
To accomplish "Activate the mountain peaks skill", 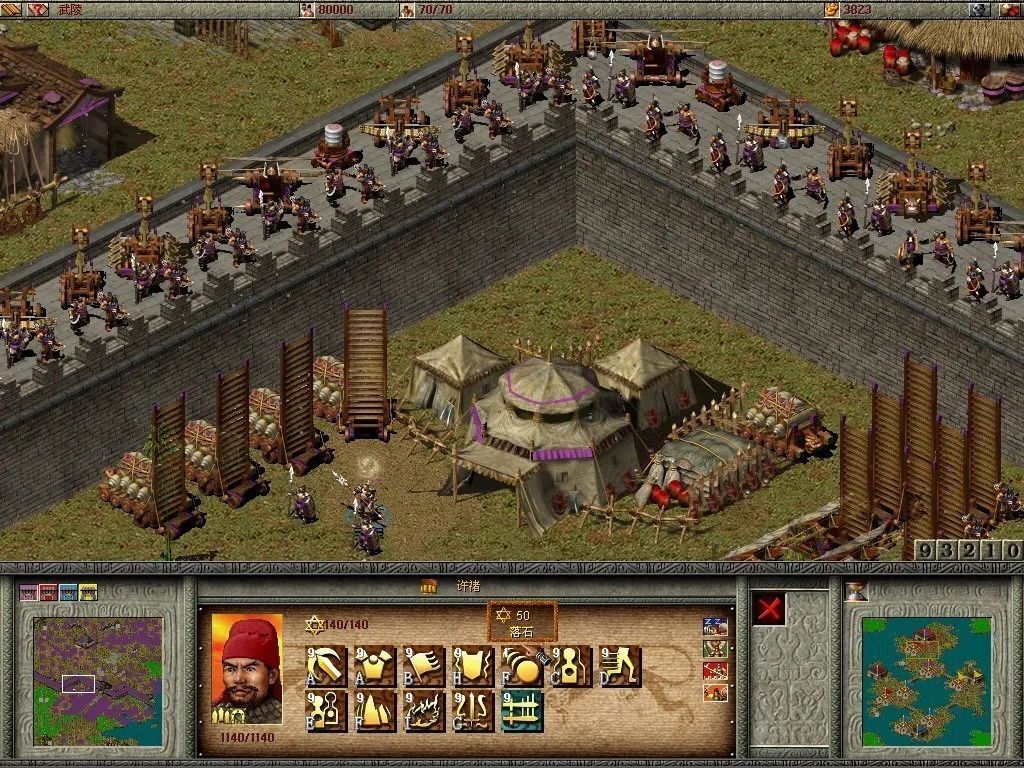I will click(374, 711).
